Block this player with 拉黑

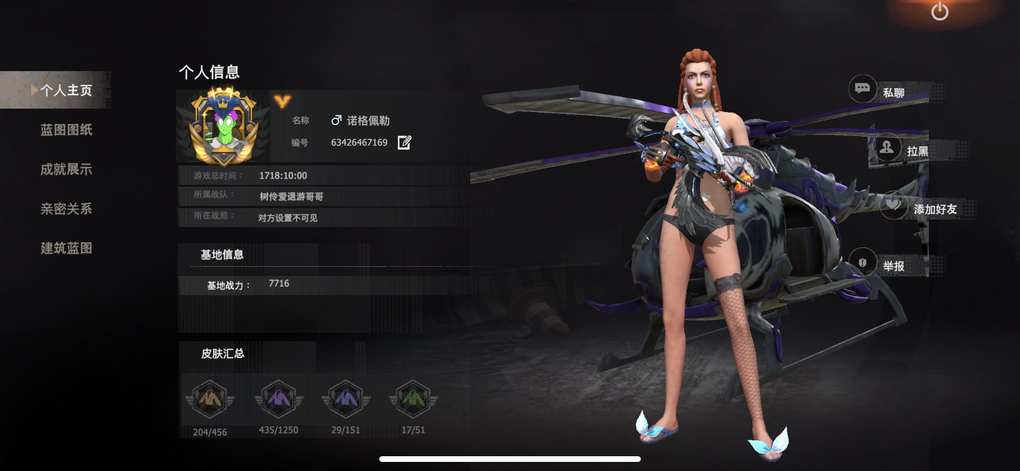pos(902,150)
